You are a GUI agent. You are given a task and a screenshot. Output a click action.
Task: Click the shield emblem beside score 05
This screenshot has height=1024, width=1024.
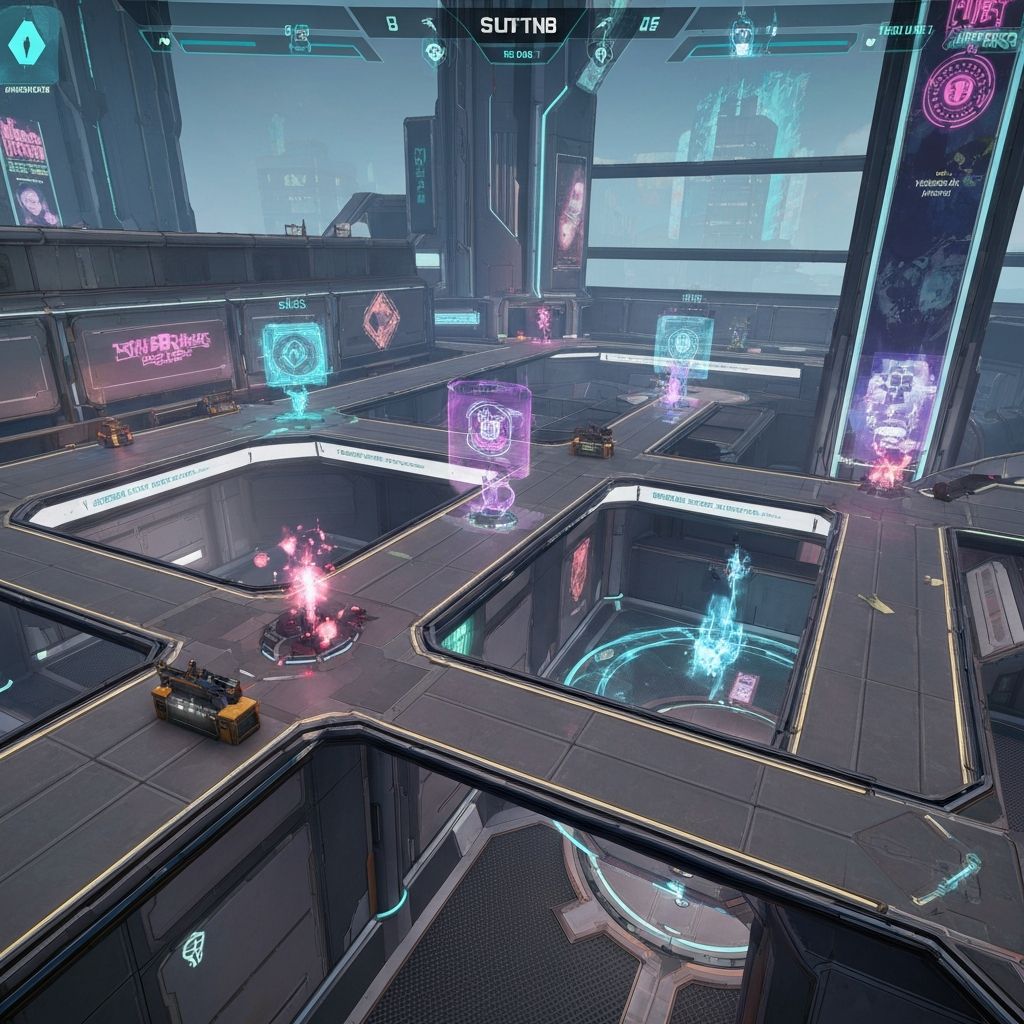(x=601, y=55)
